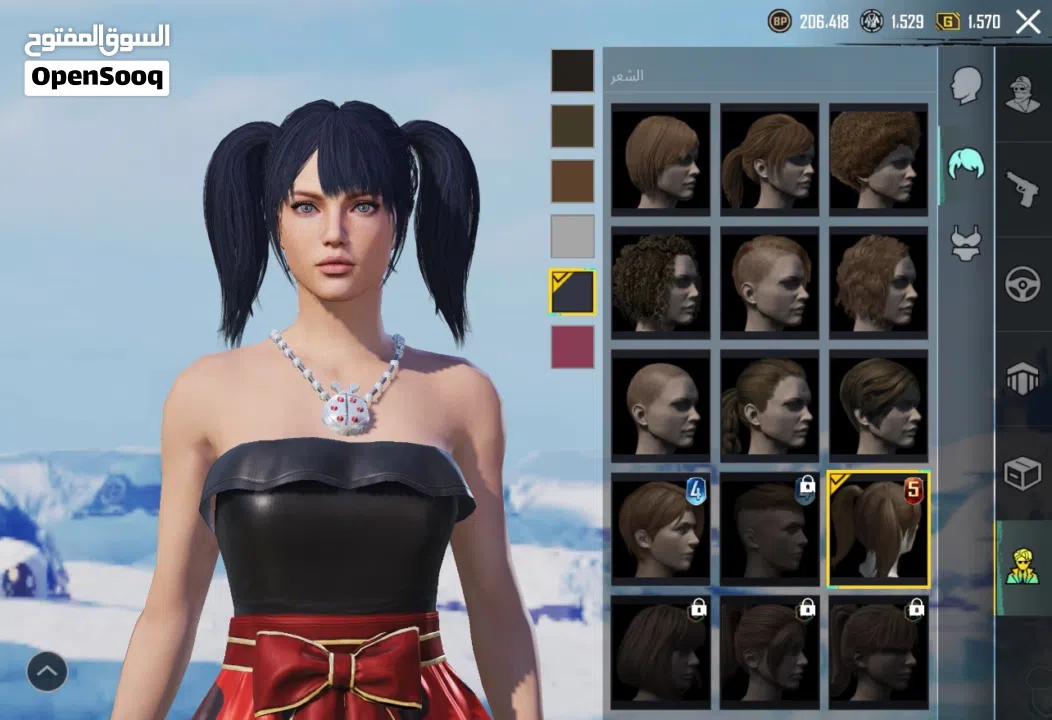Select the short hairstyle with badge 4
The height and width of the screenshot is (720, 1052).
click(660, 527)
